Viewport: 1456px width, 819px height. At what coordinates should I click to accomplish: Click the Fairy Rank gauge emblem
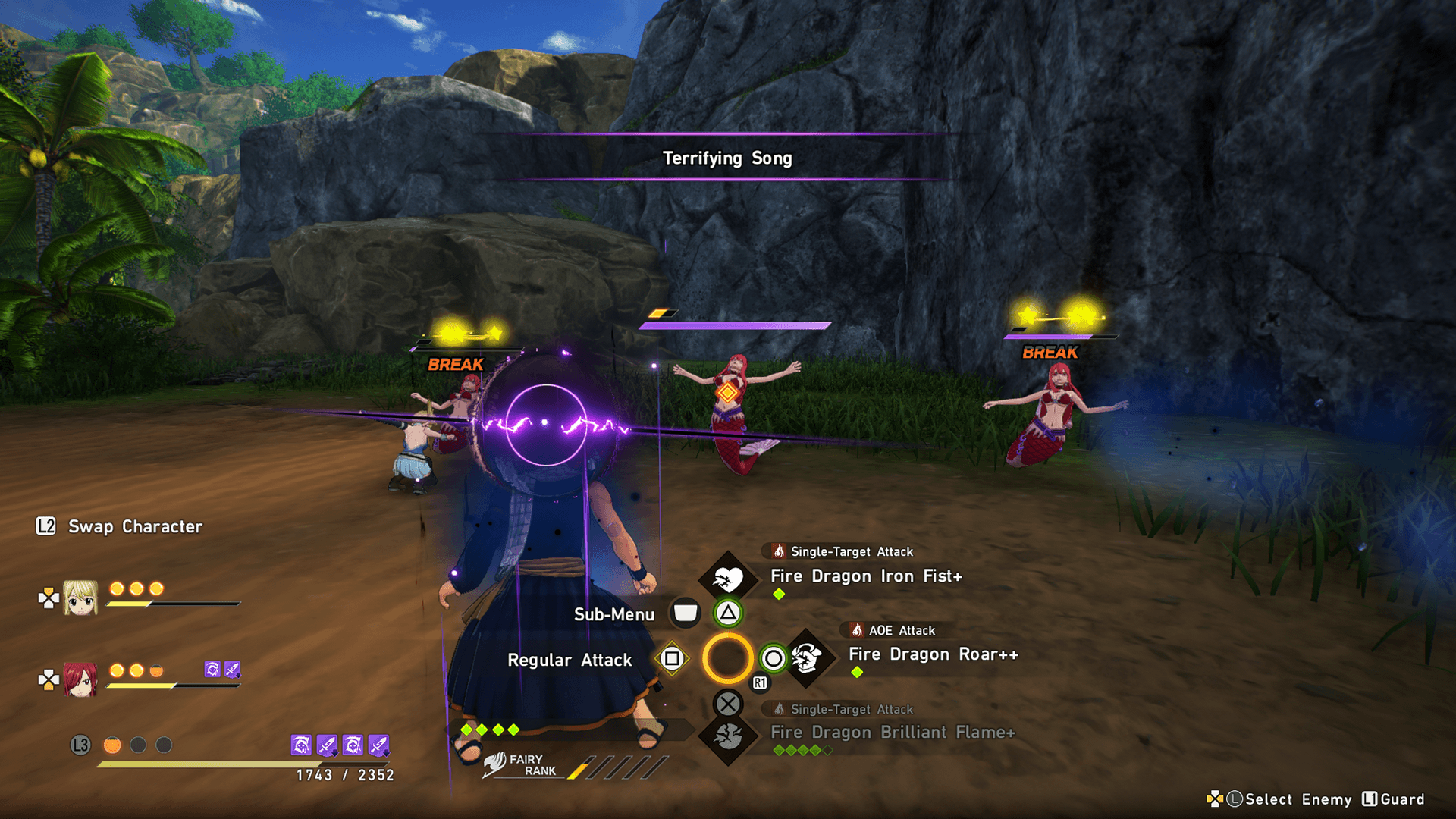tap(495, 764)
